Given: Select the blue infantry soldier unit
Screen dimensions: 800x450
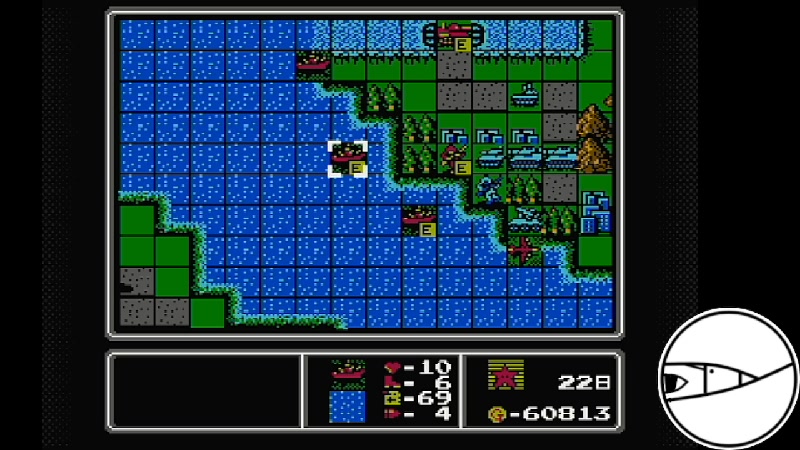Looking at the screenshot, I should click(489, 188).
